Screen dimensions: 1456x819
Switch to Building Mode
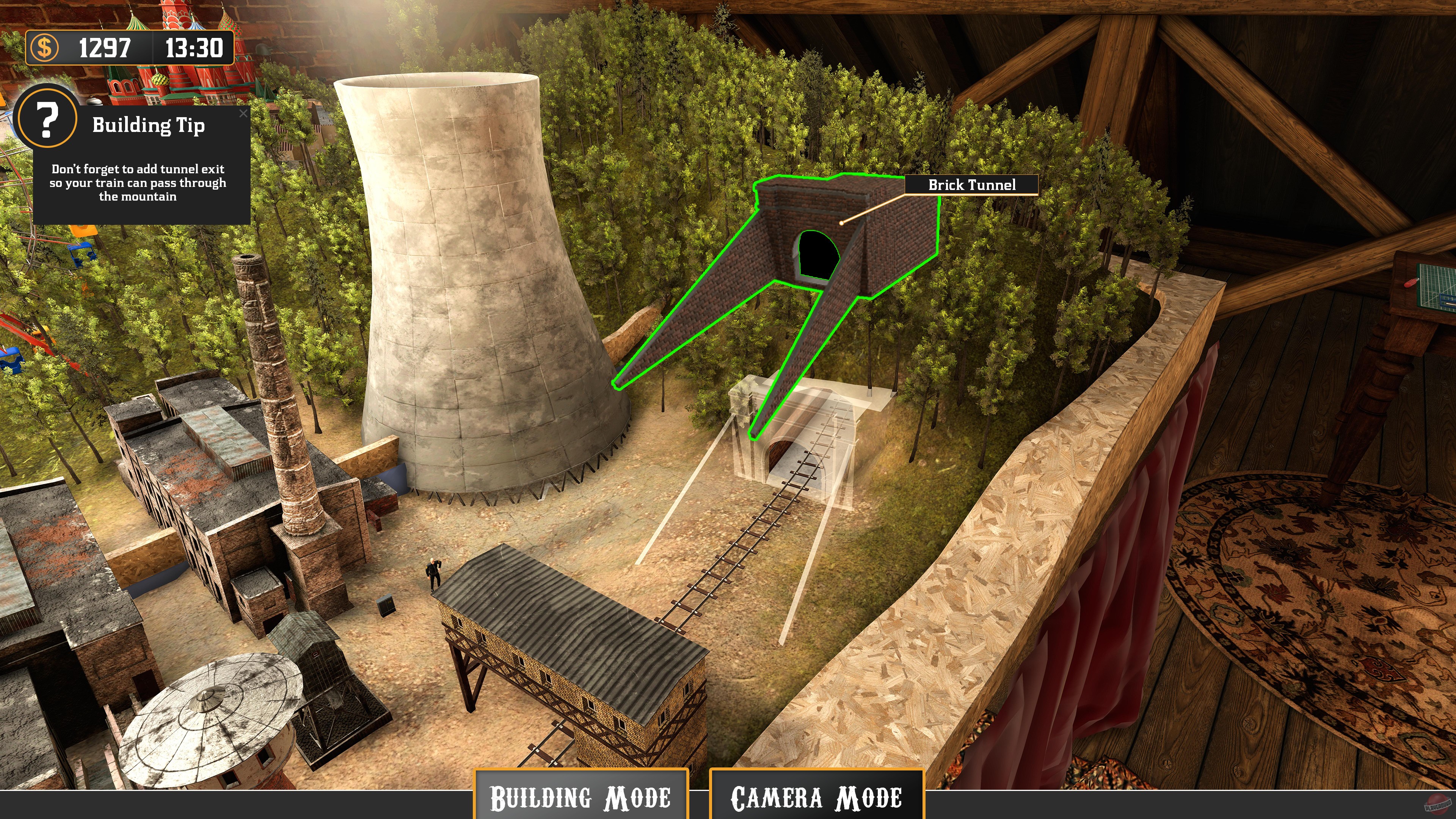(581, 796)
